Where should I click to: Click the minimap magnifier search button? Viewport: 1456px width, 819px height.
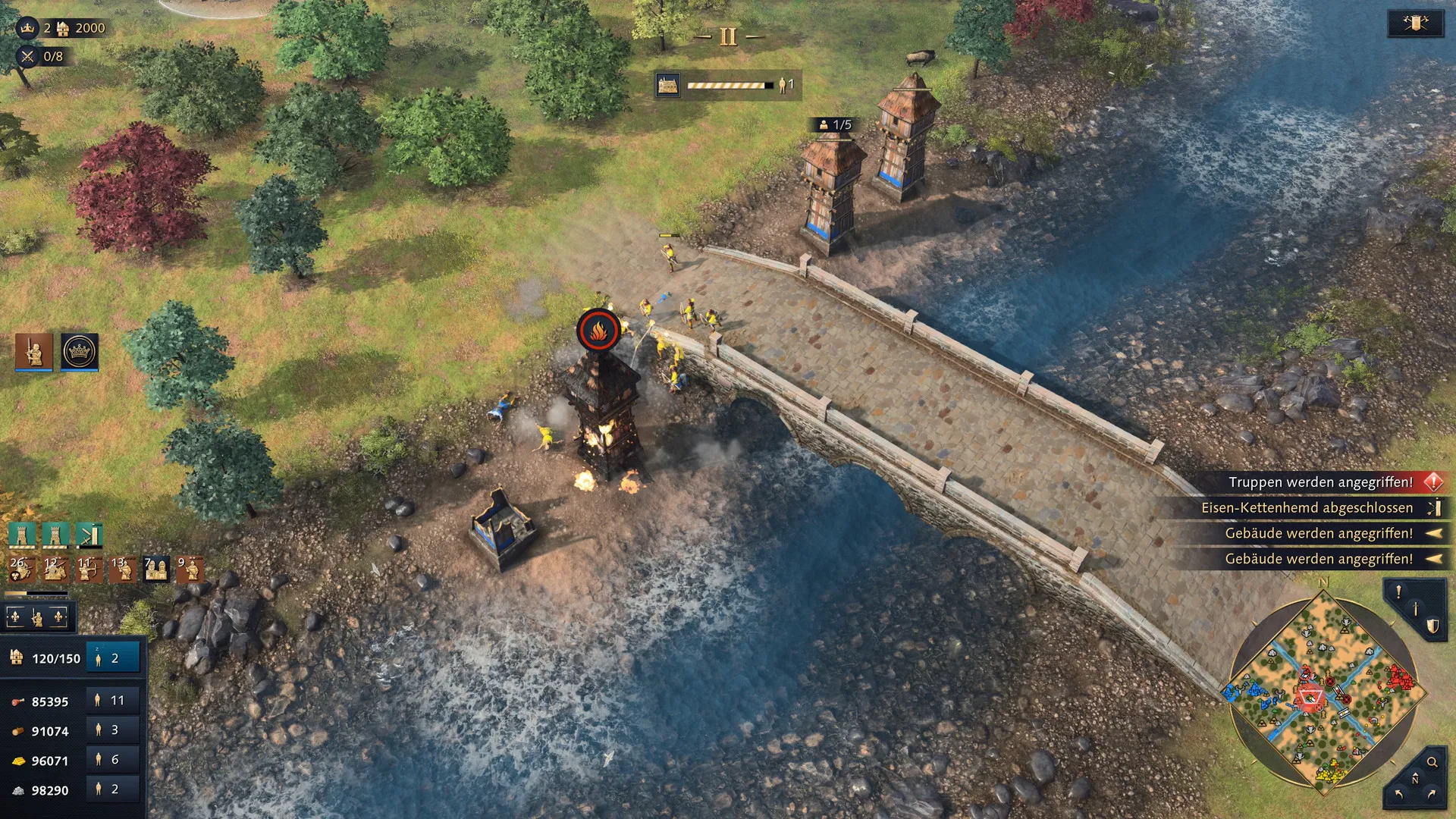point(1432,762)
